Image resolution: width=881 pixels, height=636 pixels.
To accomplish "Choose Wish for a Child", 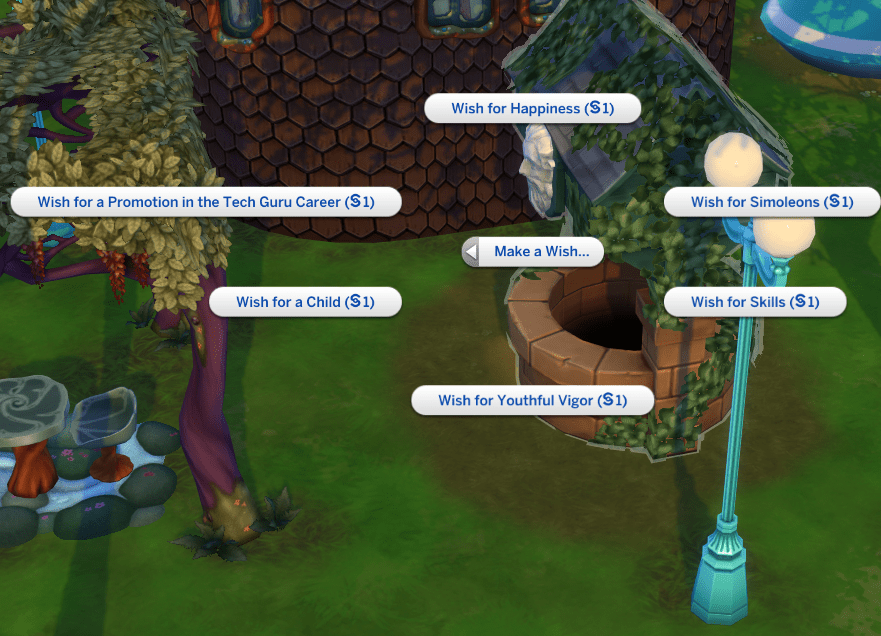I will (305, 302).
